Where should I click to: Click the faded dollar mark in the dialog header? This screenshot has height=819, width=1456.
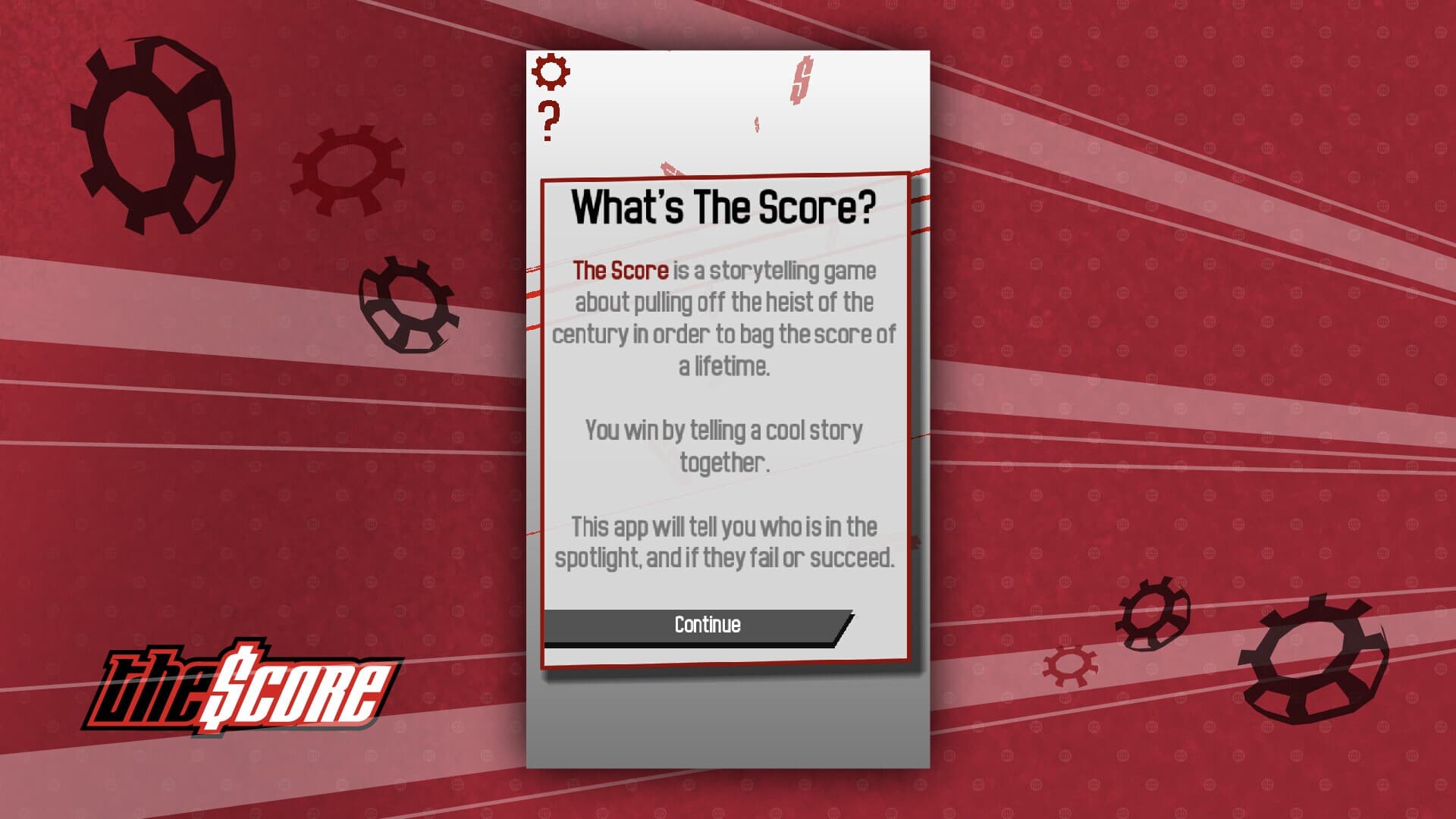pyautogui.click(x=670, y=167)
